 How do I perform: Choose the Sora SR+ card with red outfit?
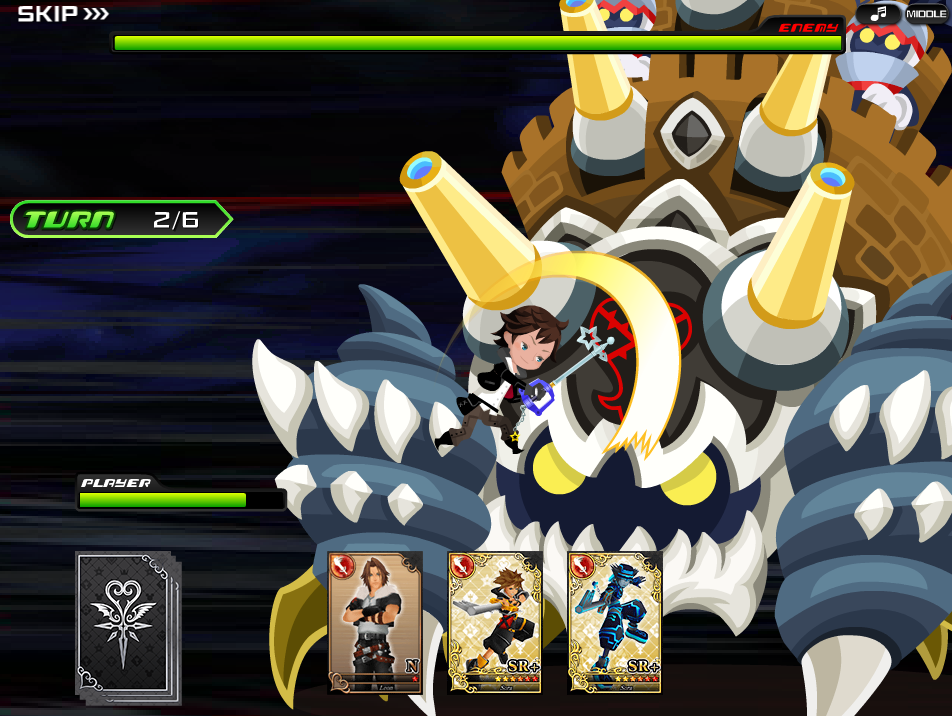pos(495,622)
